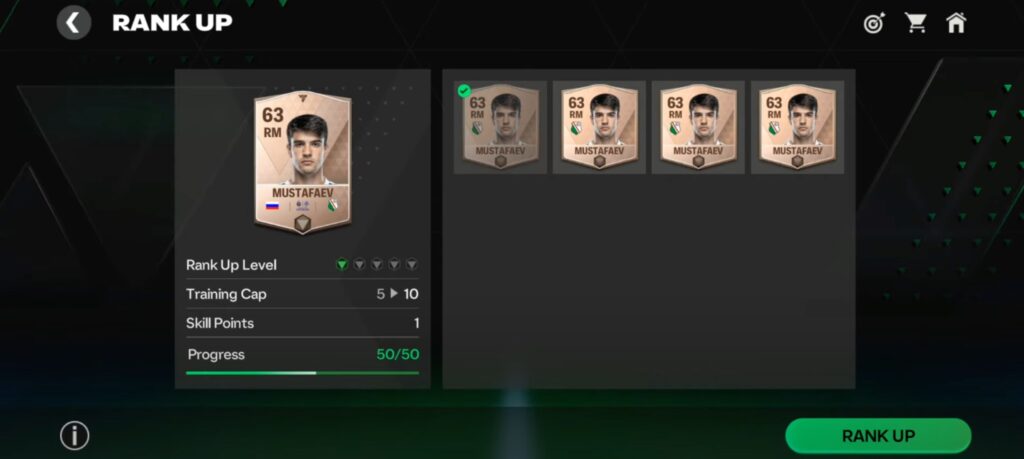Confirm with the green Rank Up button
1024x459 pixels.
[878, 436]
